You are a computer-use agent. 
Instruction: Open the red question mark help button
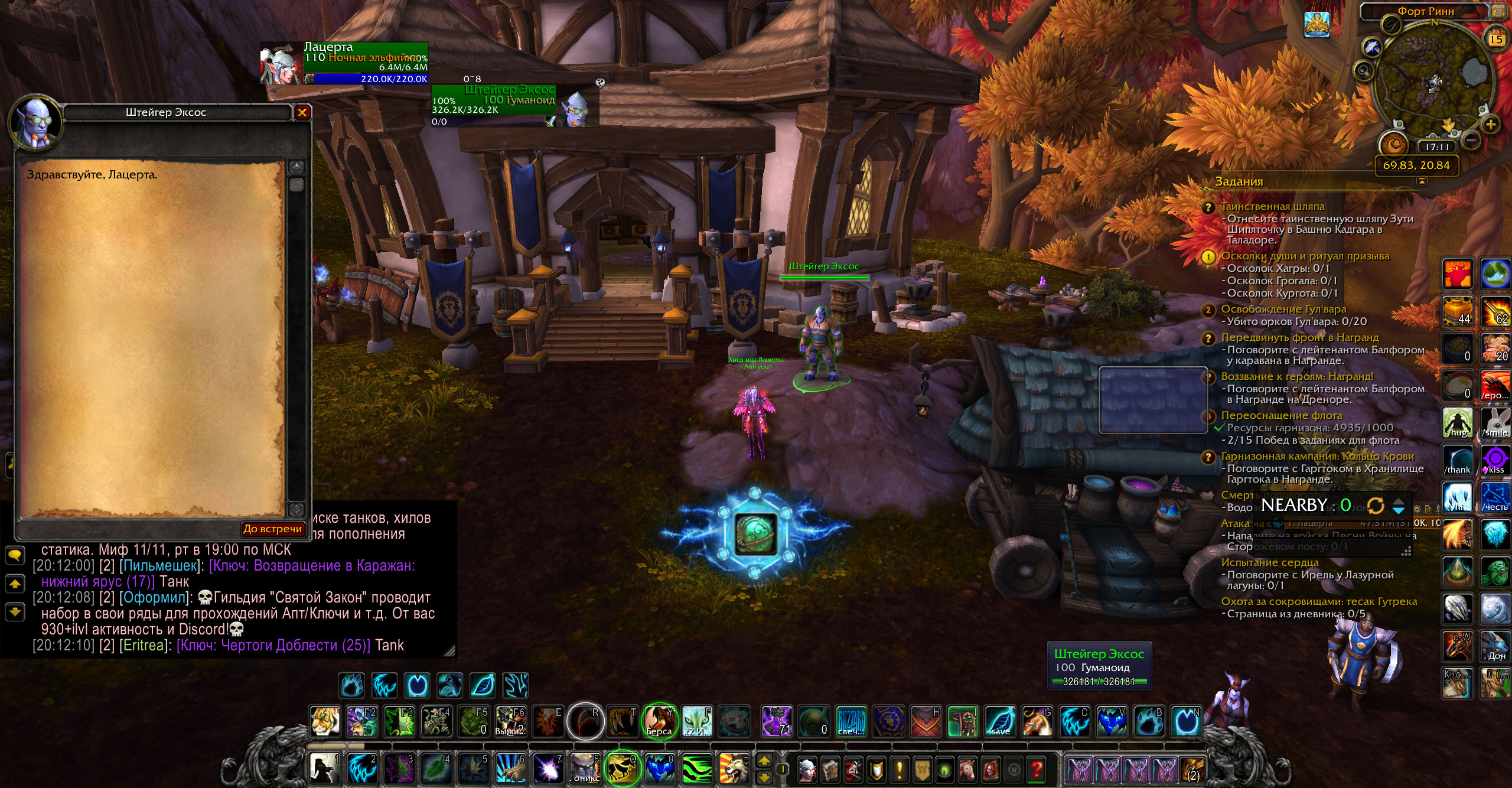pyautogui.click(x=1036, y=770)
